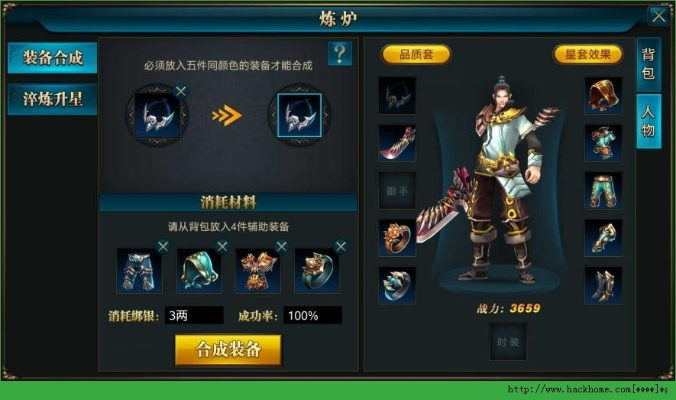Open the 时装 costume slot
This screenshot has height=400, width=676.
click(507, 342)
